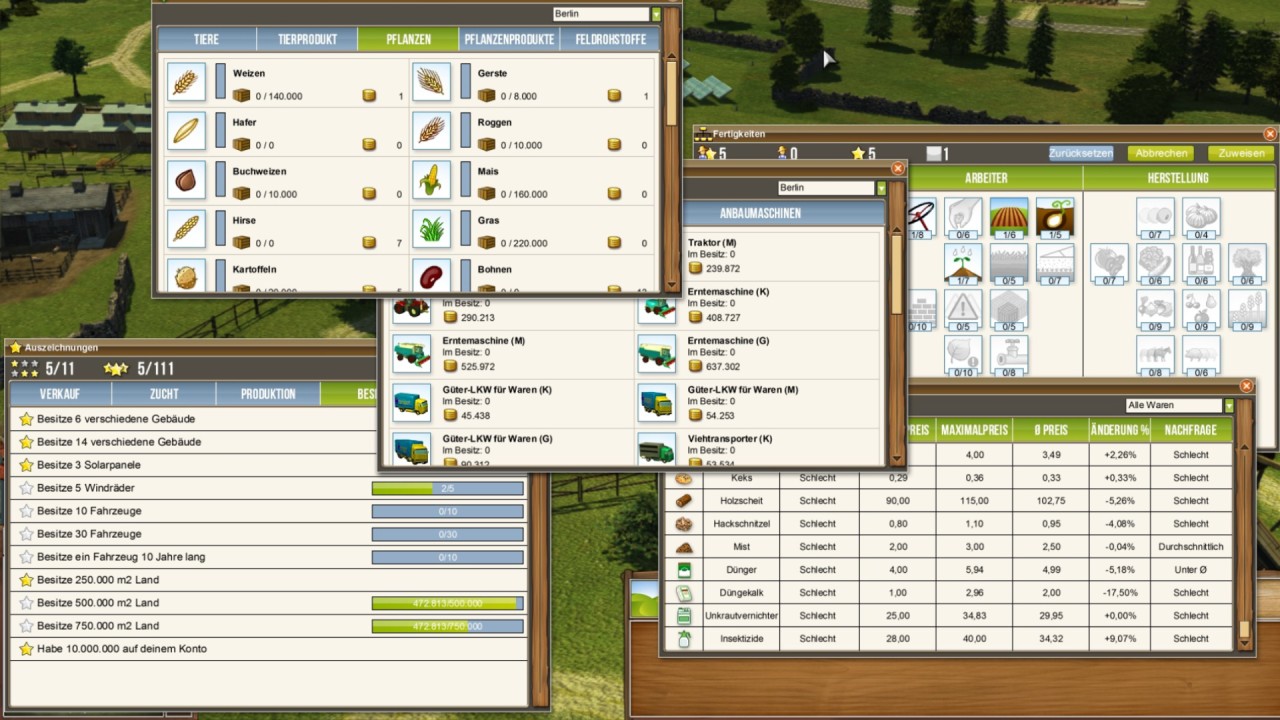
Task: Switch to the Verkauf awards tab
Action: (x=60, y=394)
